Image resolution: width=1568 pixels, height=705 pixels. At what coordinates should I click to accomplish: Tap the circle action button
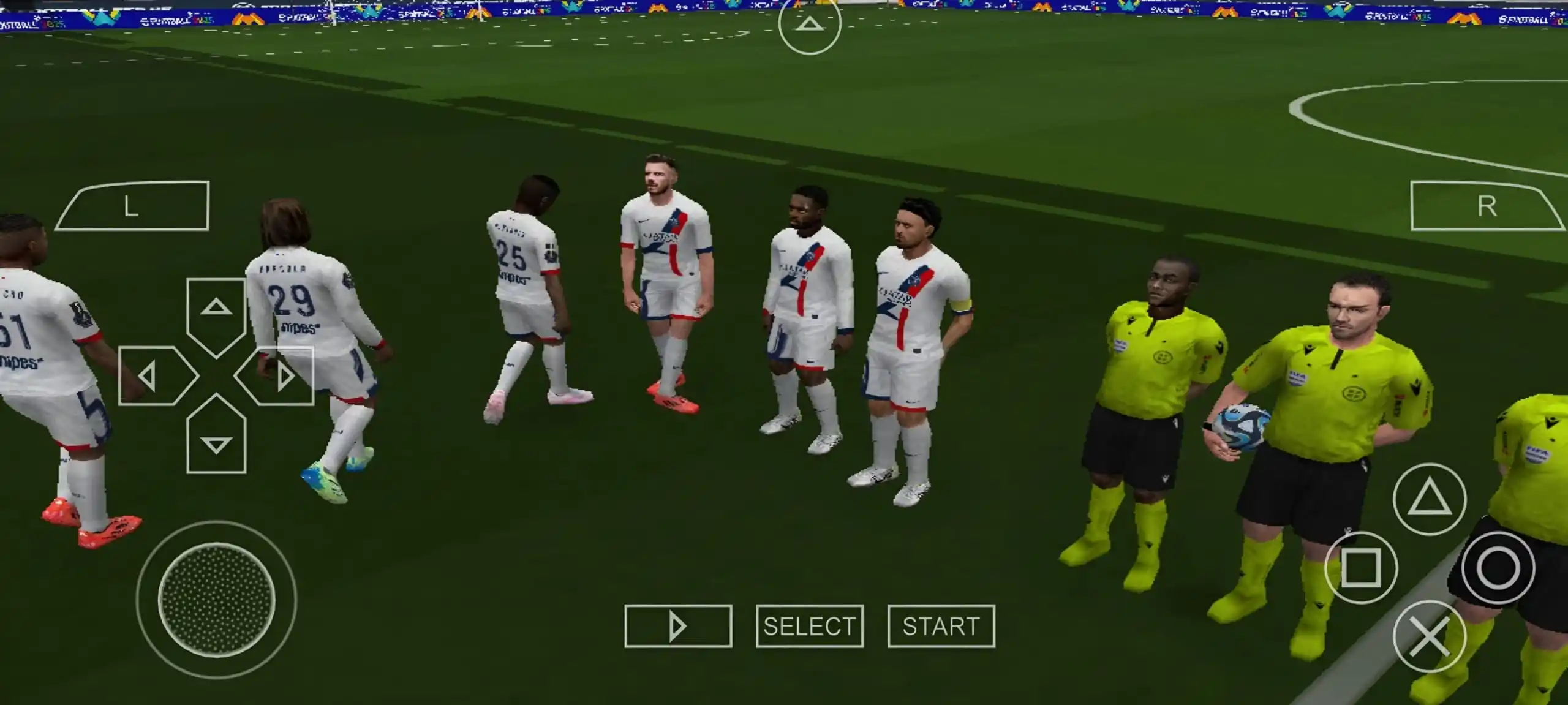click(x=1498, y=568)
